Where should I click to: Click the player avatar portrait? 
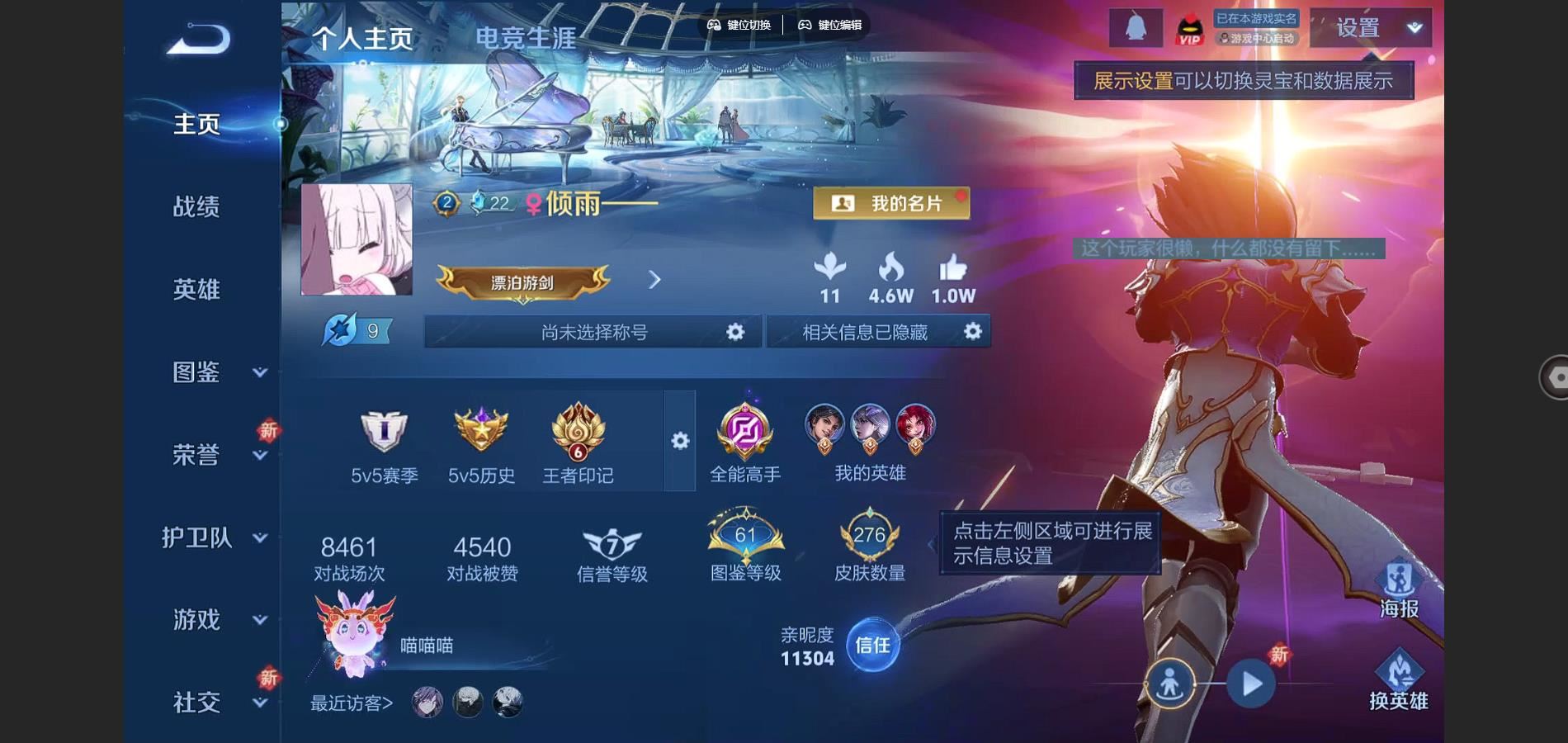[357, 239]
